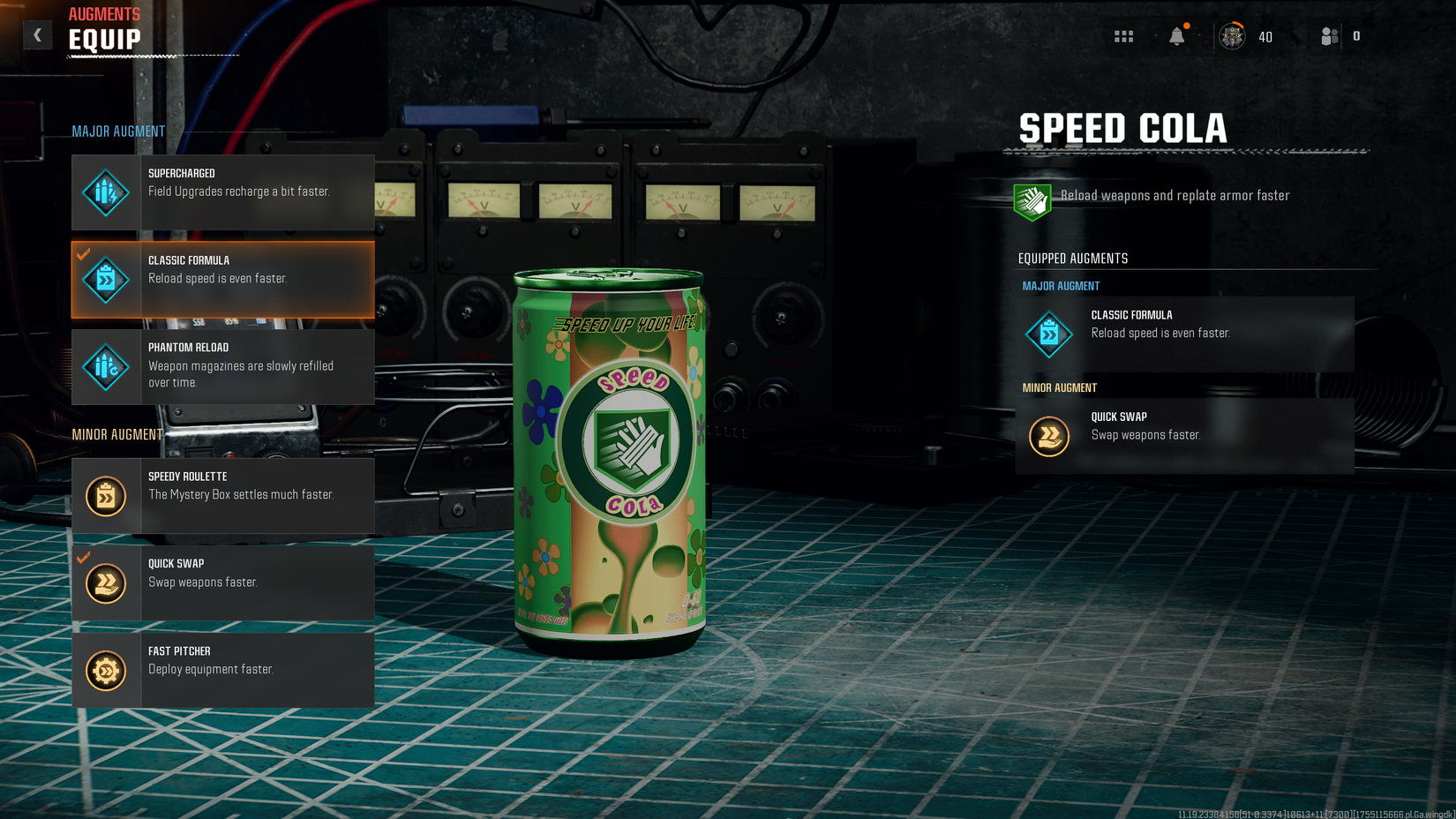Click the Augments breadcrumb label
1456x819 pixels.
(x=104, y=13)
